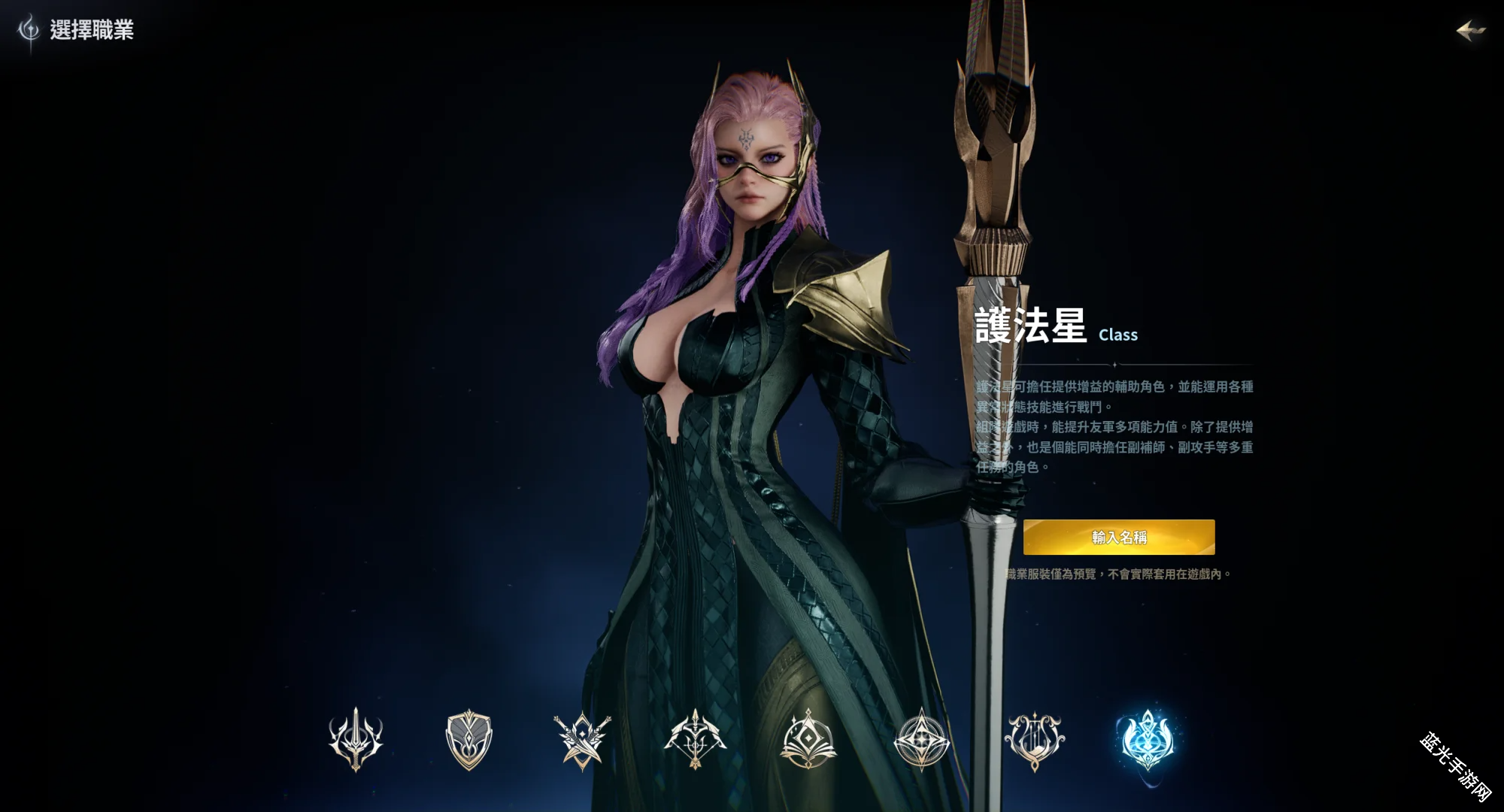Go back using the arrow in corner

[1470, 31]
